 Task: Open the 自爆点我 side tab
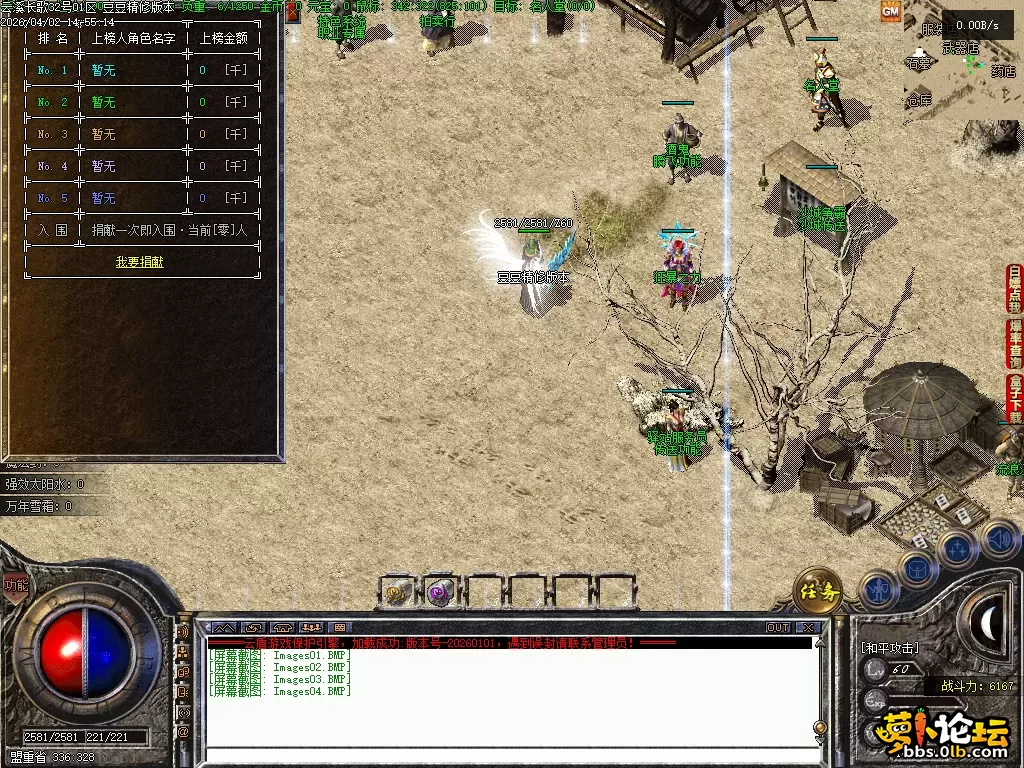coord(1015,289)
